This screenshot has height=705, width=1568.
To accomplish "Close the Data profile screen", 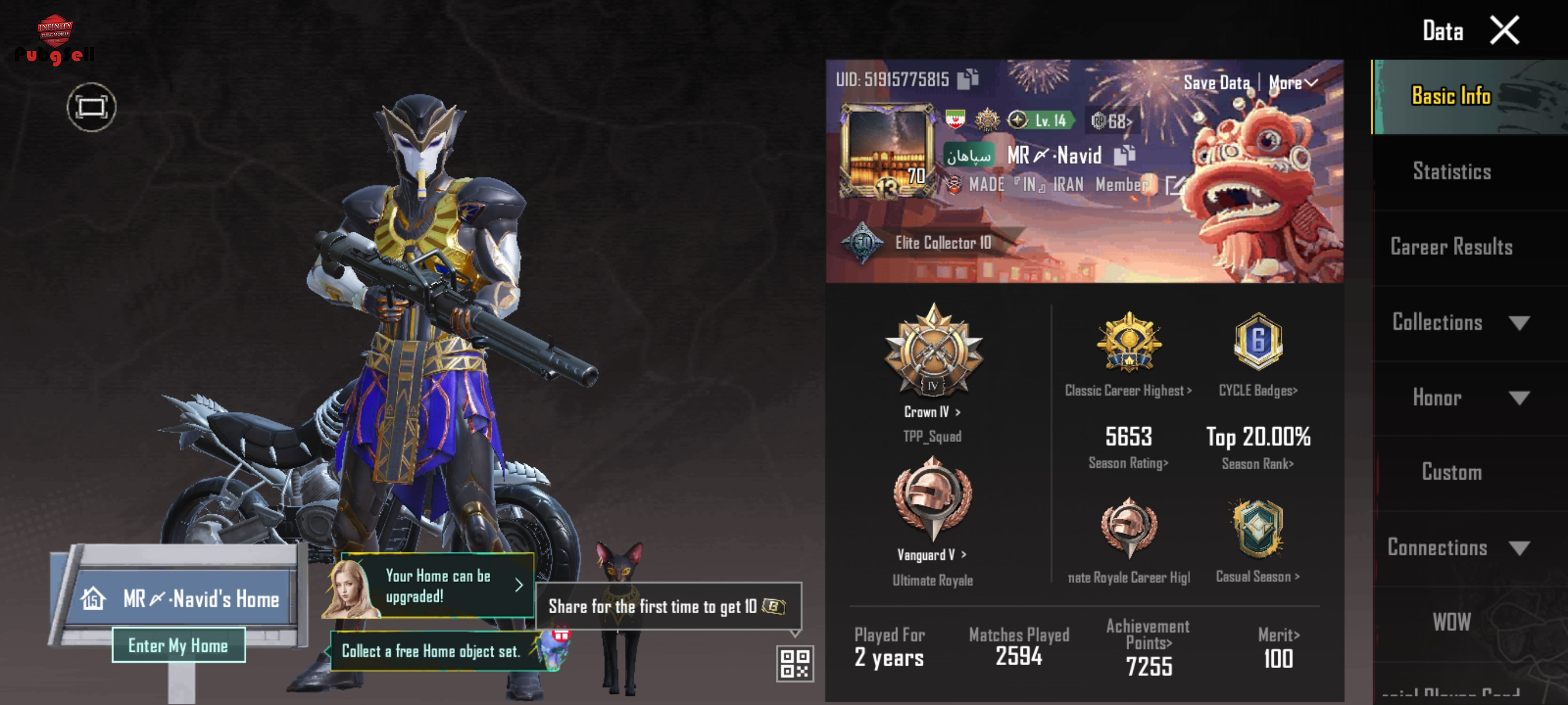I will (1504, 31).
